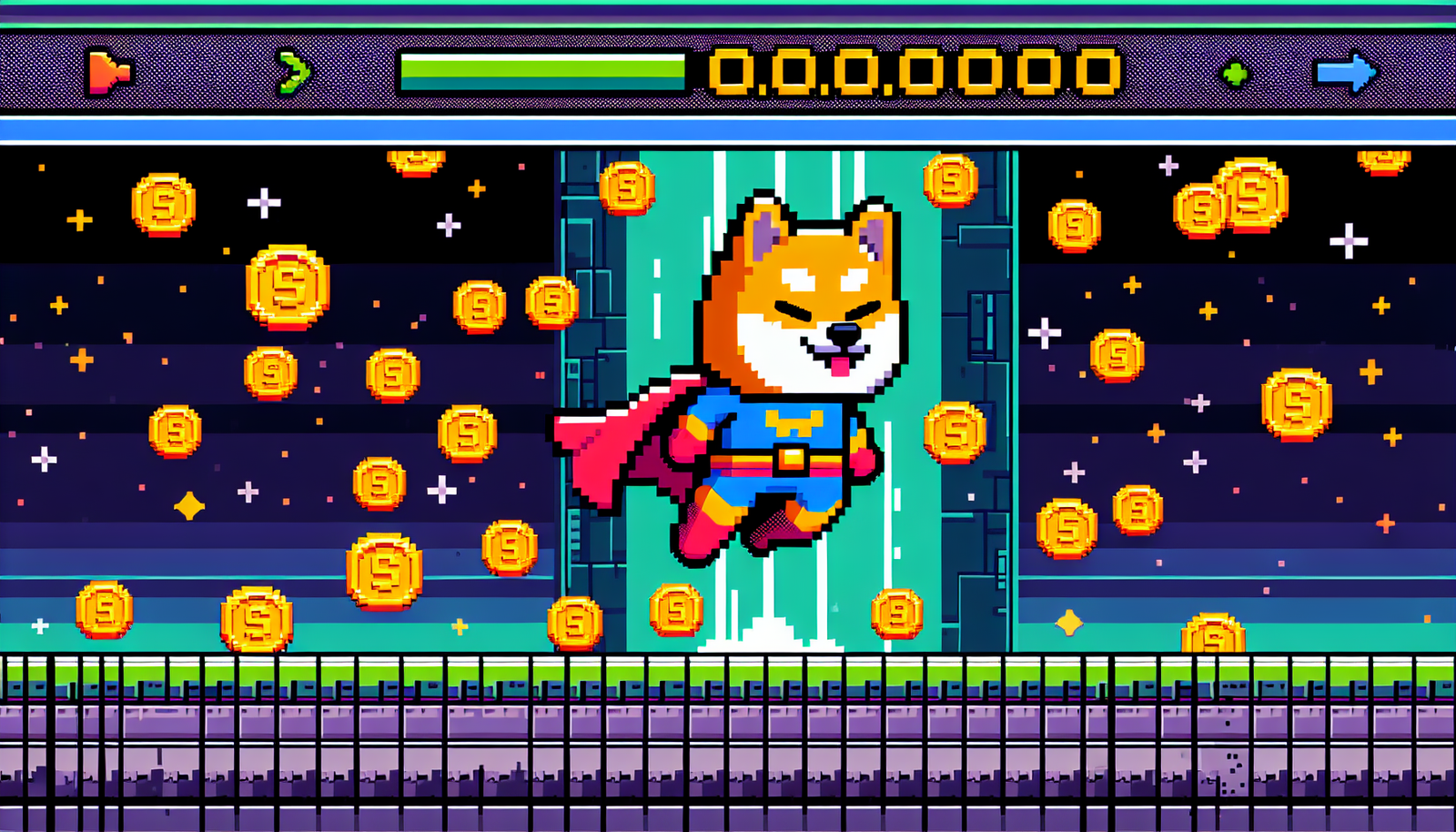Viewport: 1456px width, 832px height.
Task: Toggle the white plus sparkle near the left coins
Action: click(264, 202)
